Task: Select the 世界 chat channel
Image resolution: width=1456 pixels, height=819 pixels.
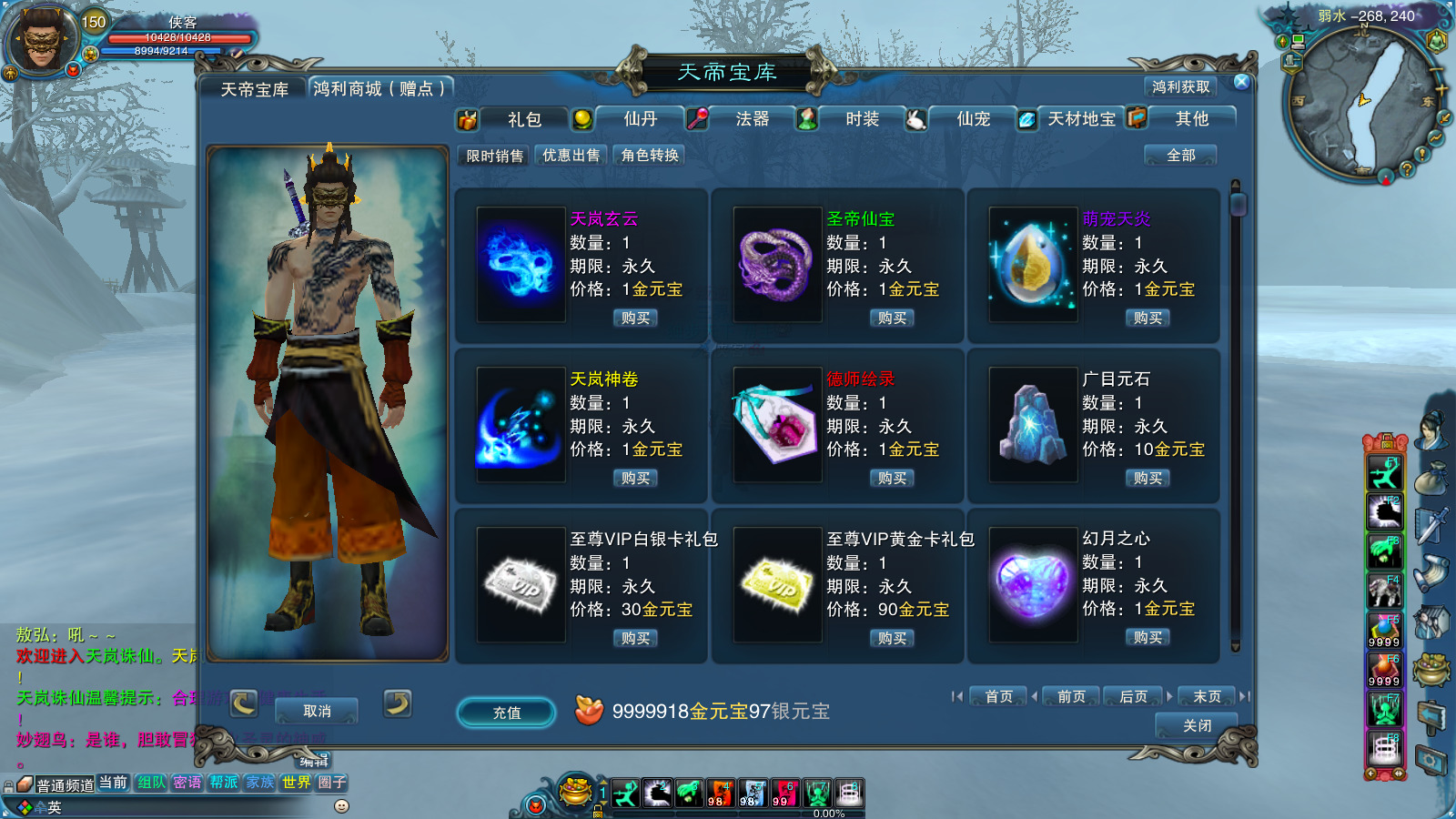Action: tap(296, 783)
